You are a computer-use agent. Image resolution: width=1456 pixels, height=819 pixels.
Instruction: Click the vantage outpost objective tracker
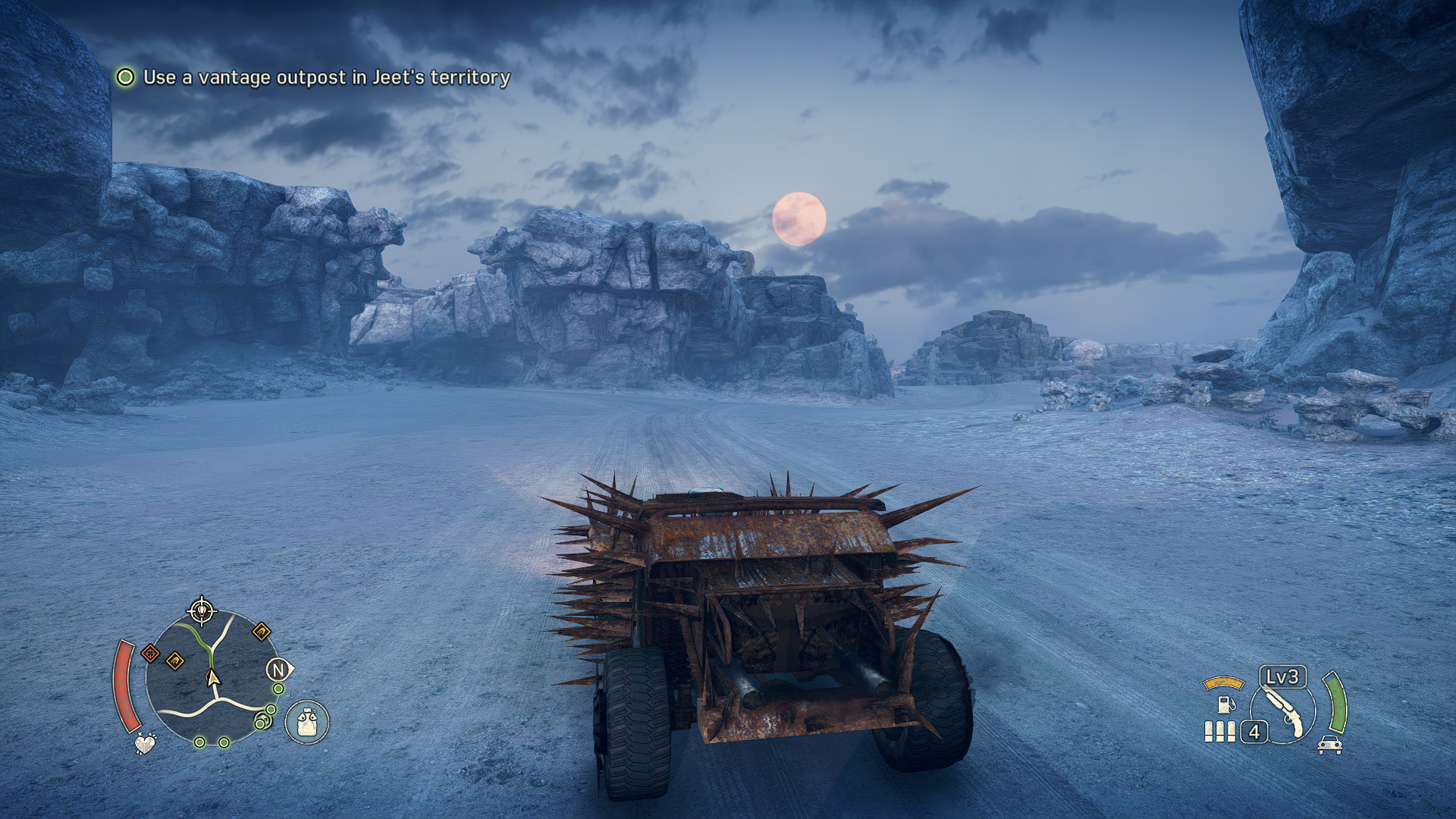pos(313,77)
